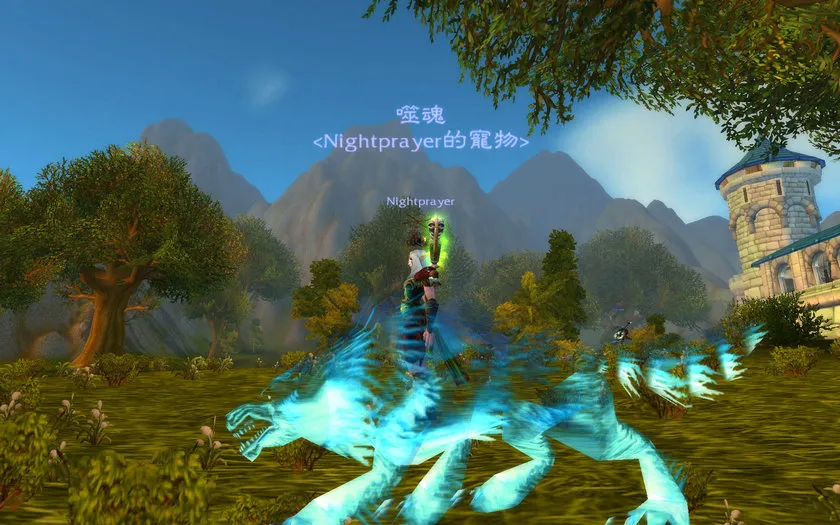This screenshot has height=525, width=840.
Task: Target the pet name label 噬魂
Action: (420, 114)
